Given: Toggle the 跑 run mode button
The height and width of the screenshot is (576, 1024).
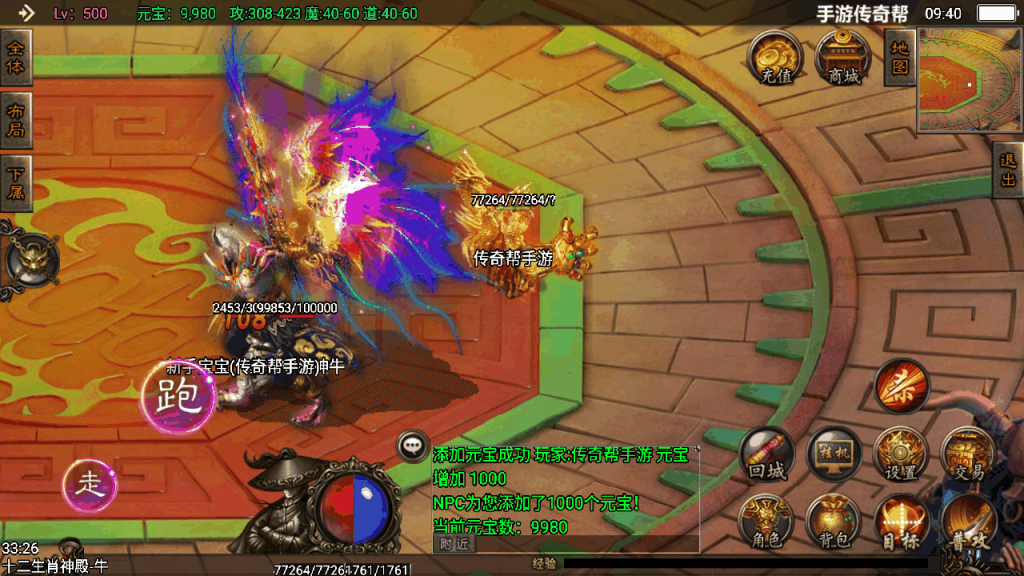Looking at the screenshot, I should (x=179, y=397).
